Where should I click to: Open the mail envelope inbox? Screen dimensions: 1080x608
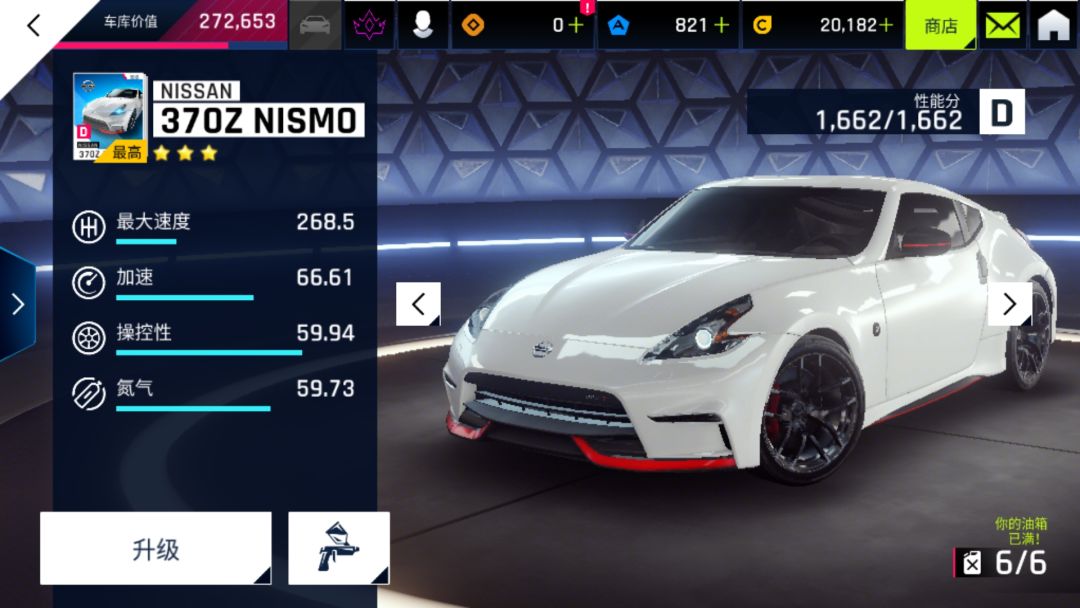pyautogui.click(x=1002, y=25)
